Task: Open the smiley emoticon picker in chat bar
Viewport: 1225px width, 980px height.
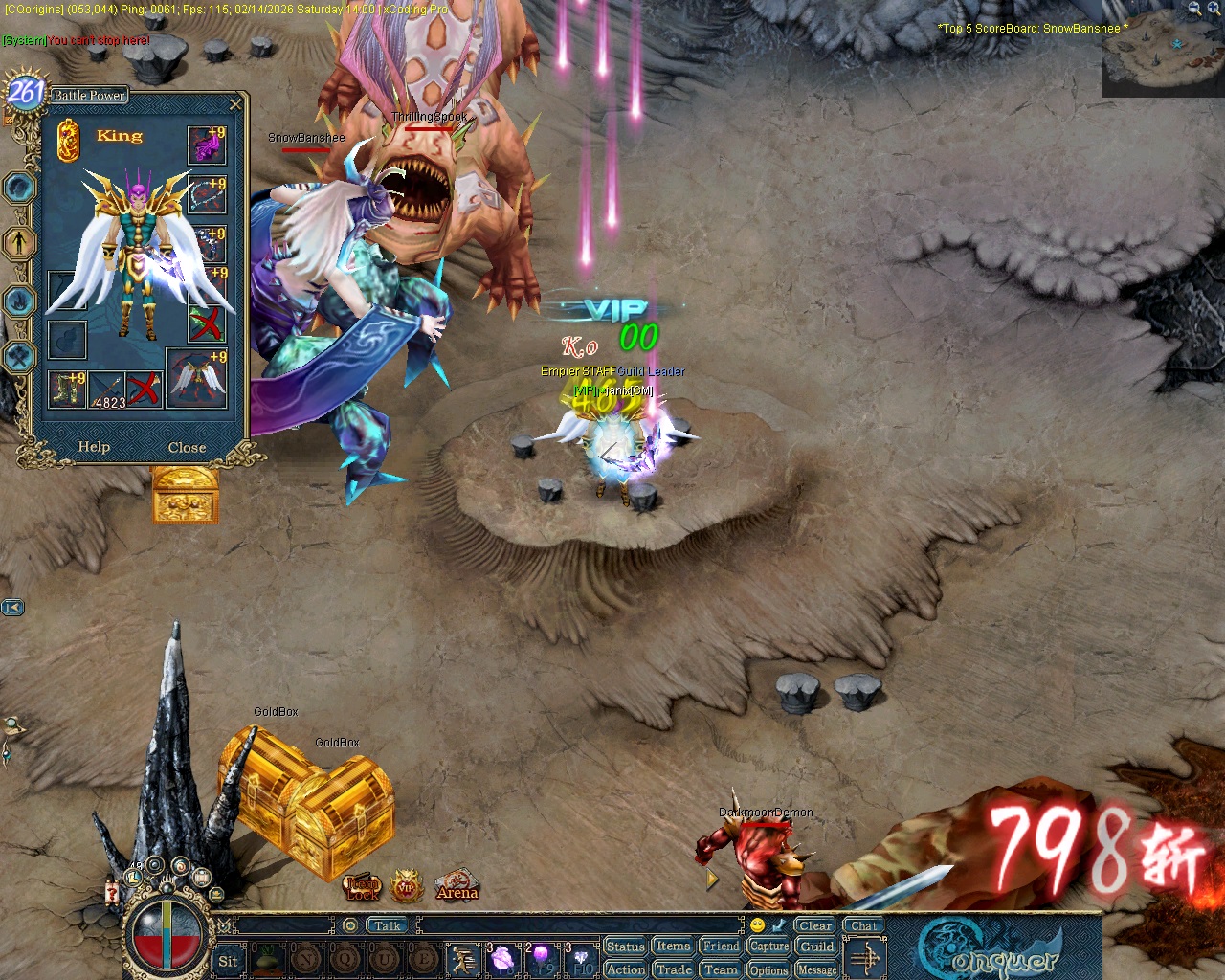Action: click(x=758, y=925)
